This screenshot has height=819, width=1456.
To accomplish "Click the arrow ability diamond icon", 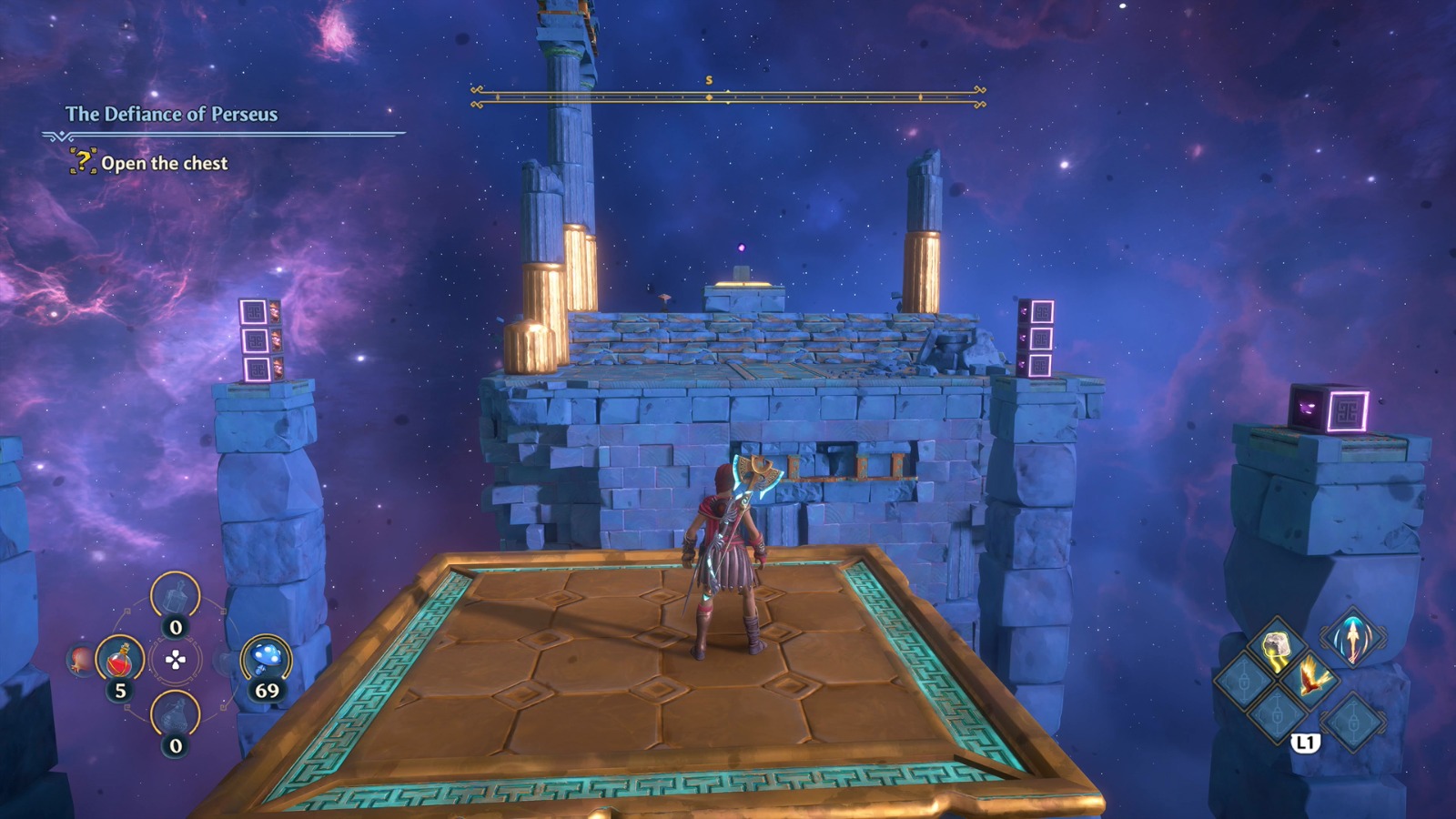I will click(1352, 639).
